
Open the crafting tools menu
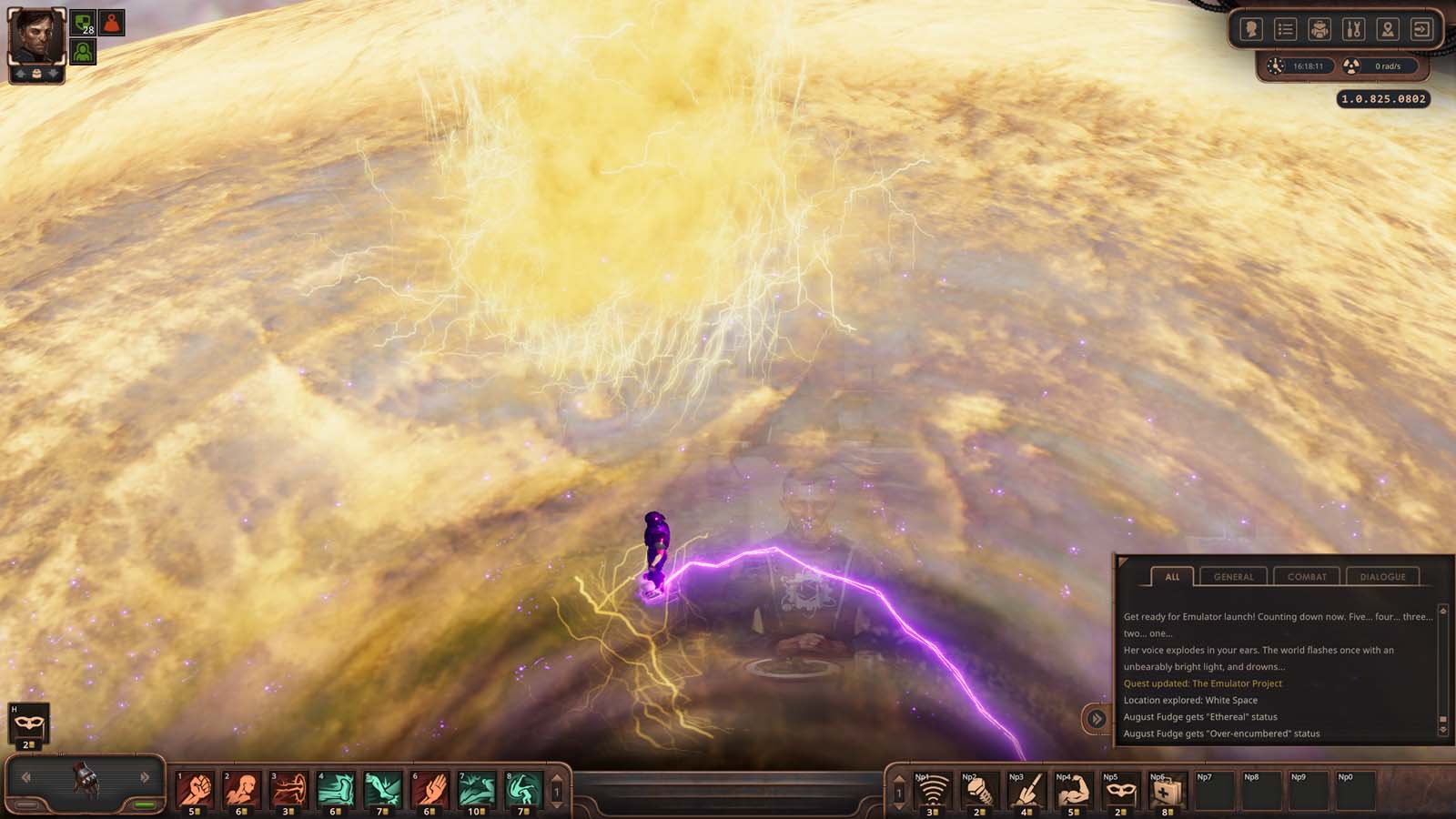1353,30
